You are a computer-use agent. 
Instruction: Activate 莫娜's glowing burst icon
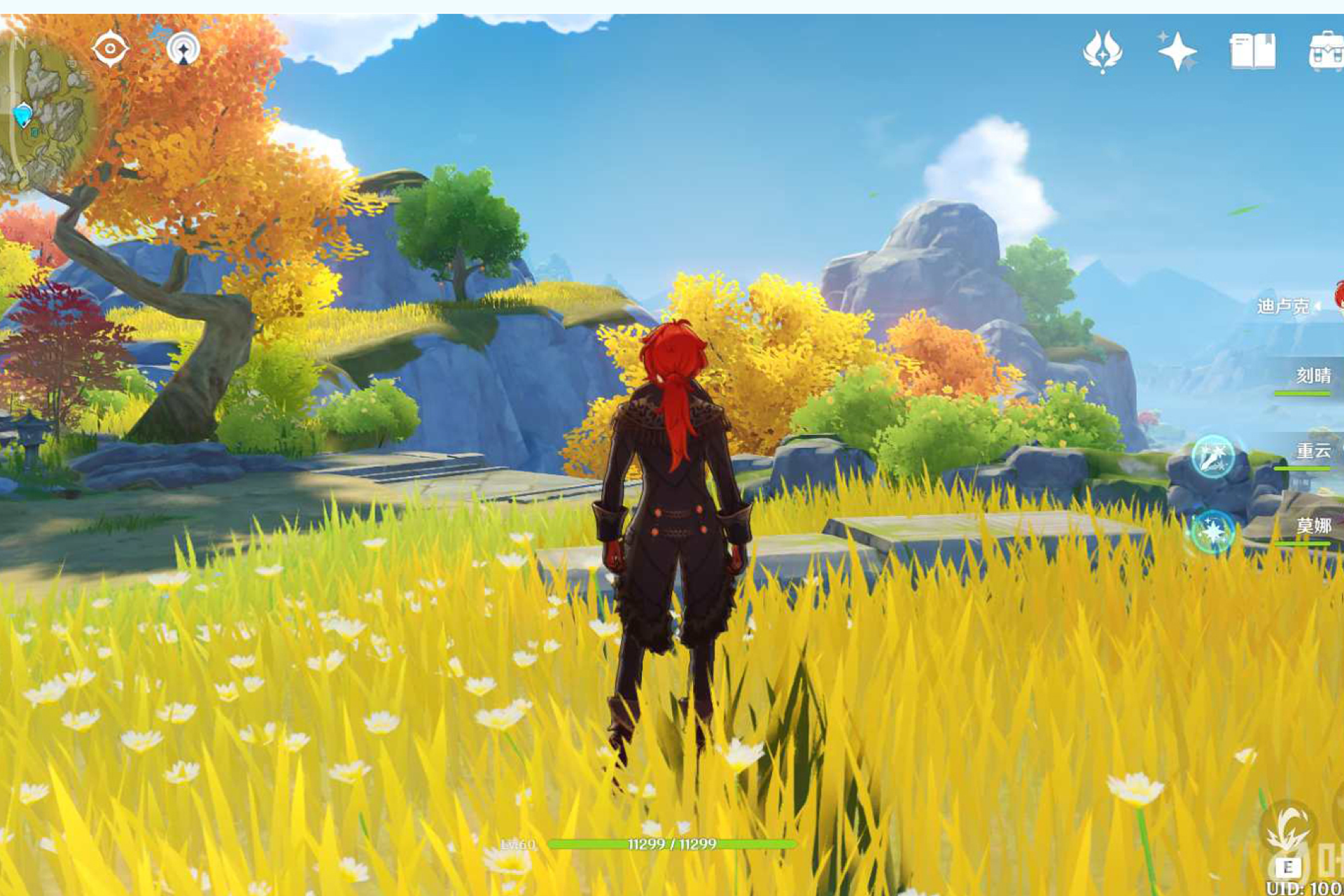[x=1212, y=532]
